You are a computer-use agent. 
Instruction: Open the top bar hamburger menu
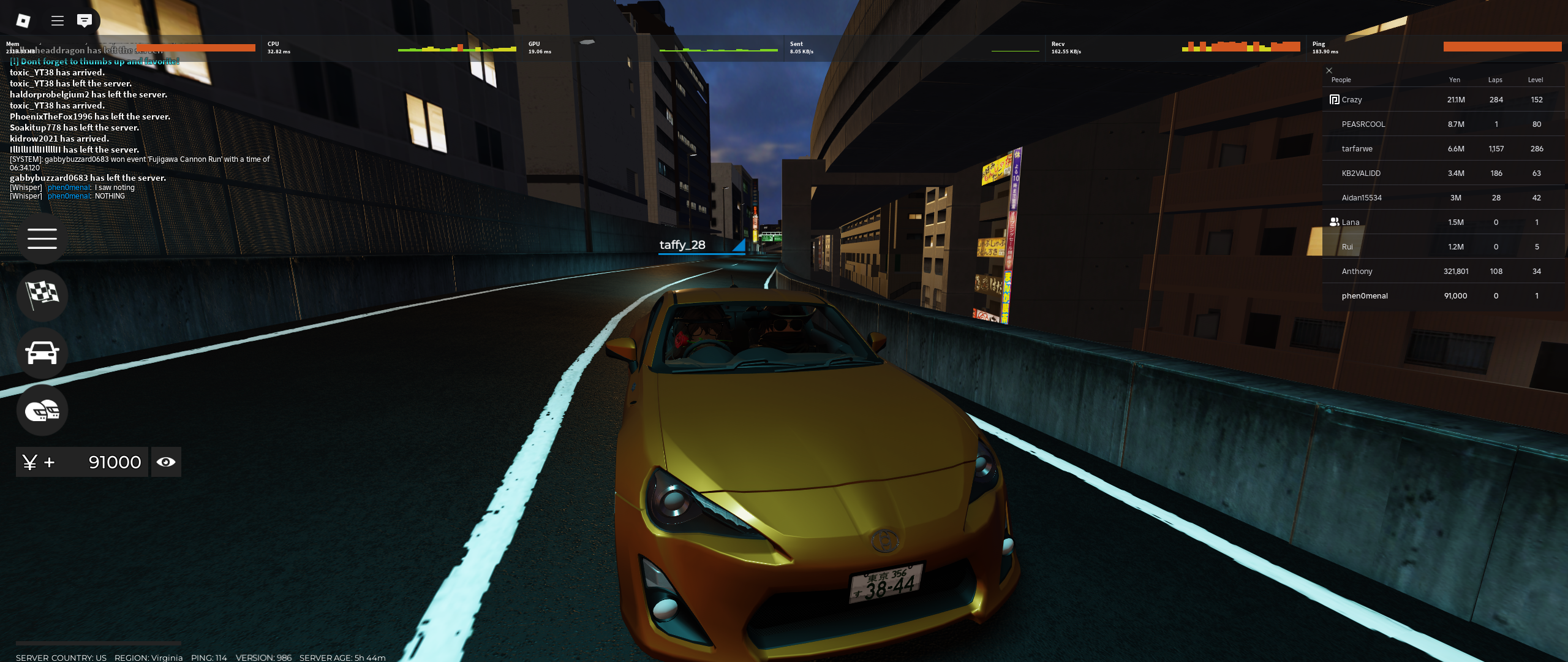(58, 21)
